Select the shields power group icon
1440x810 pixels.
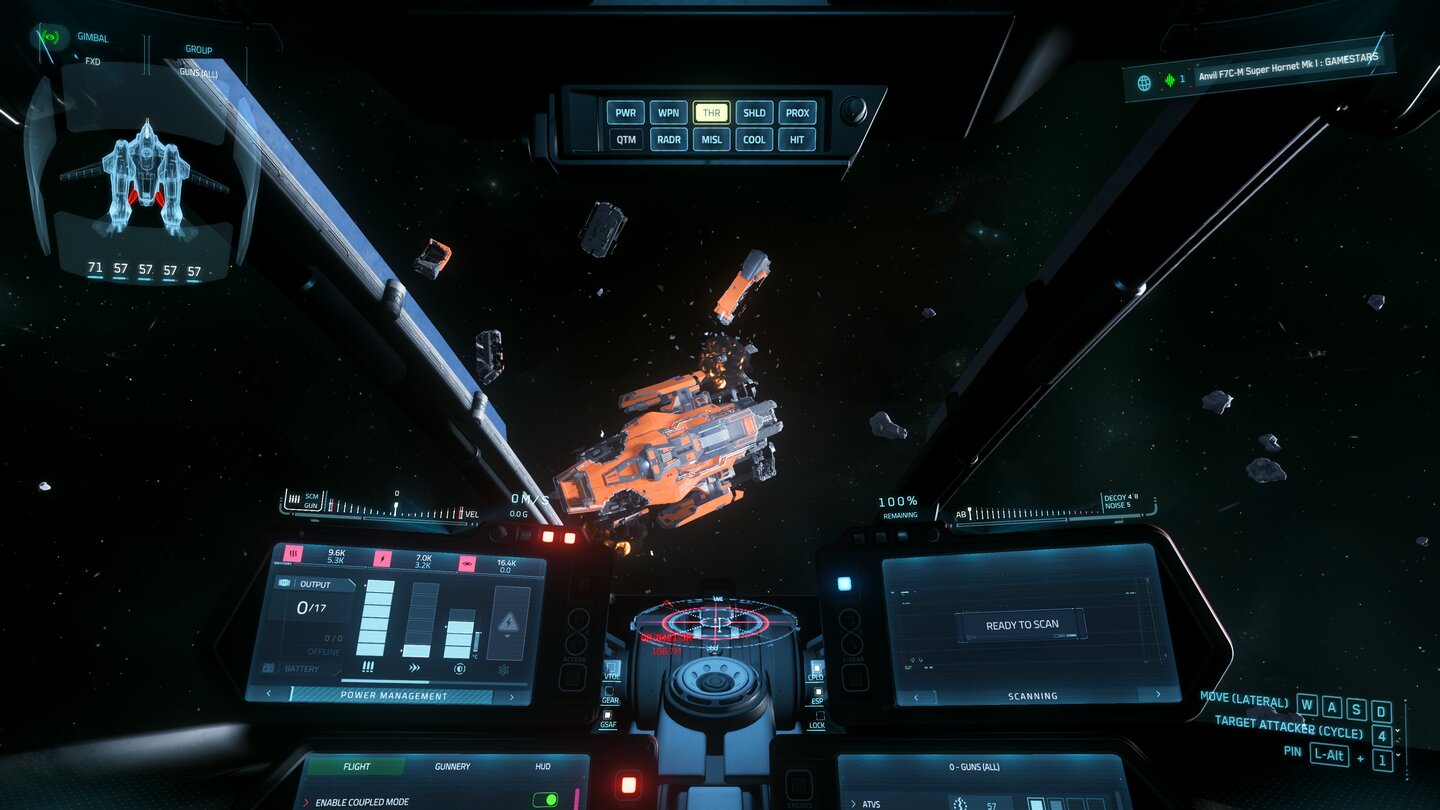point(467,565)
